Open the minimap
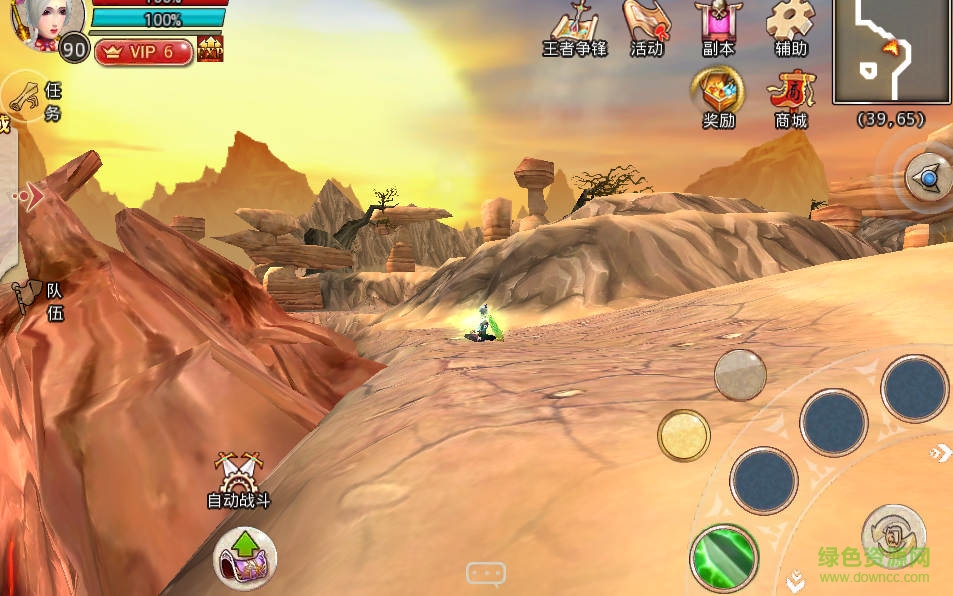The height and width of the screenshot is (596, 953). [x=891, y=51]
